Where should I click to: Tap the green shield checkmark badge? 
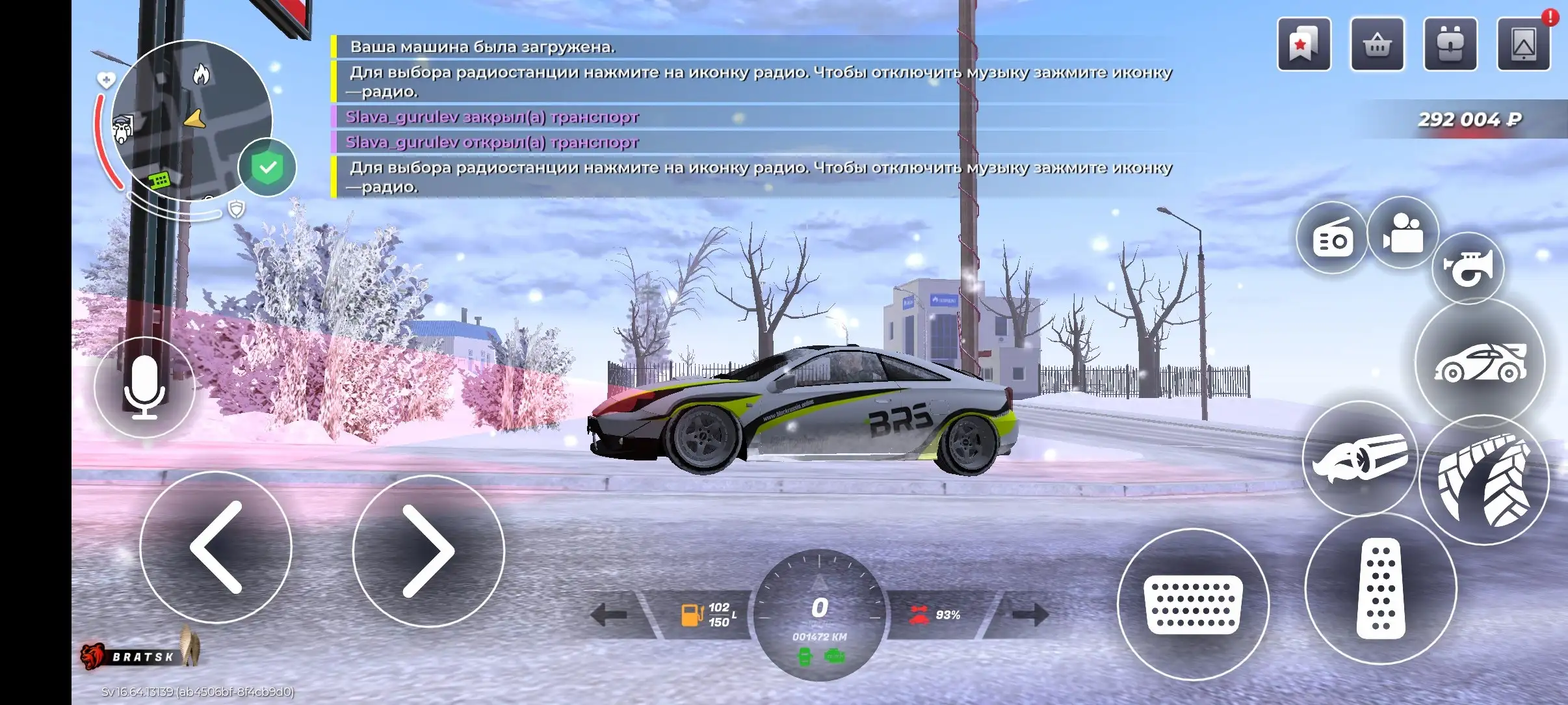(267, 167)
